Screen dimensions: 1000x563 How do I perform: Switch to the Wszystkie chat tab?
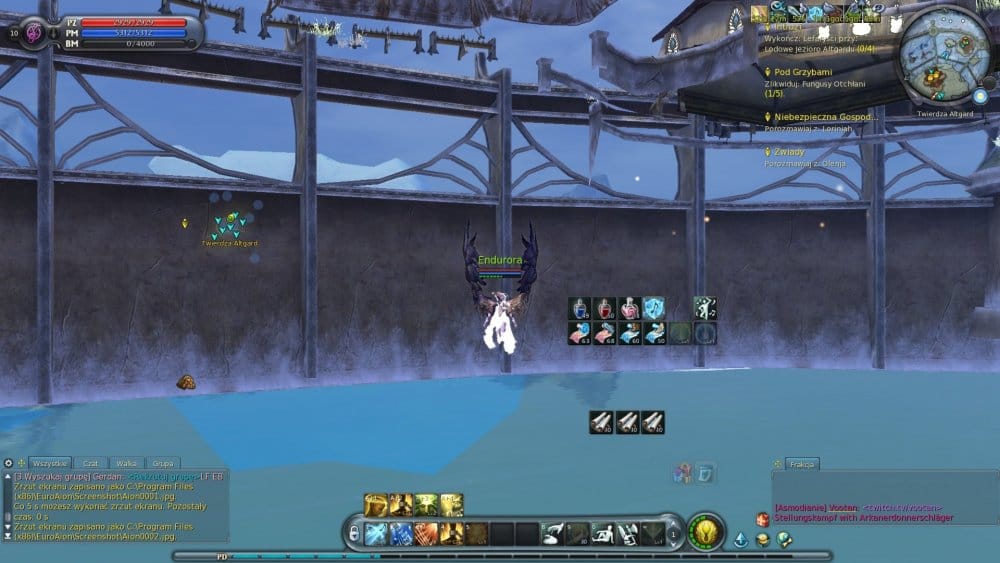pos(49,463)
